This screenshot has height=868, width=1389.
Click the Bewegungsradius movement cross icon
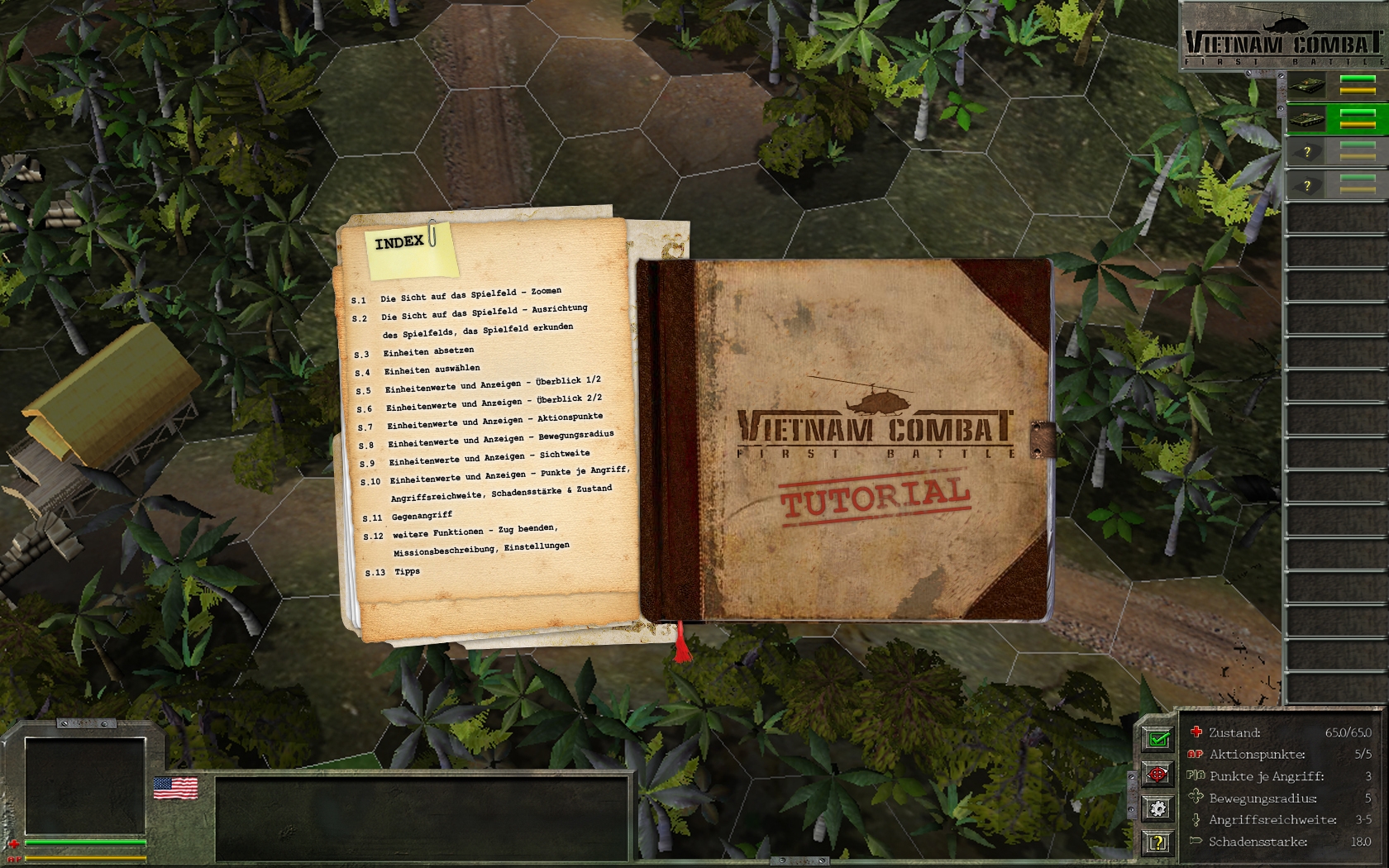1195,798
